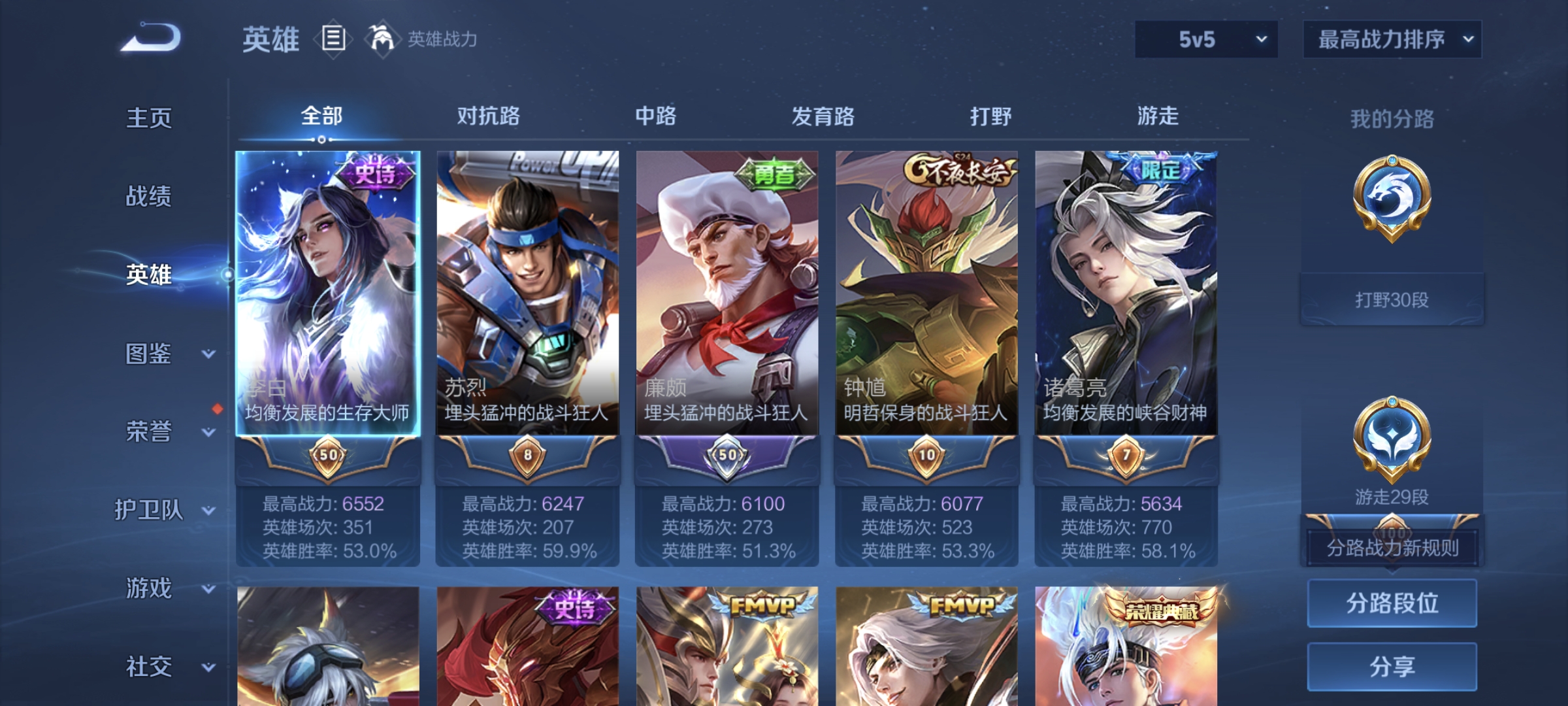The width and height of the screenshot is (1568, 706).
Task: Click the 分路段位 button
Action: [1392, 603]
